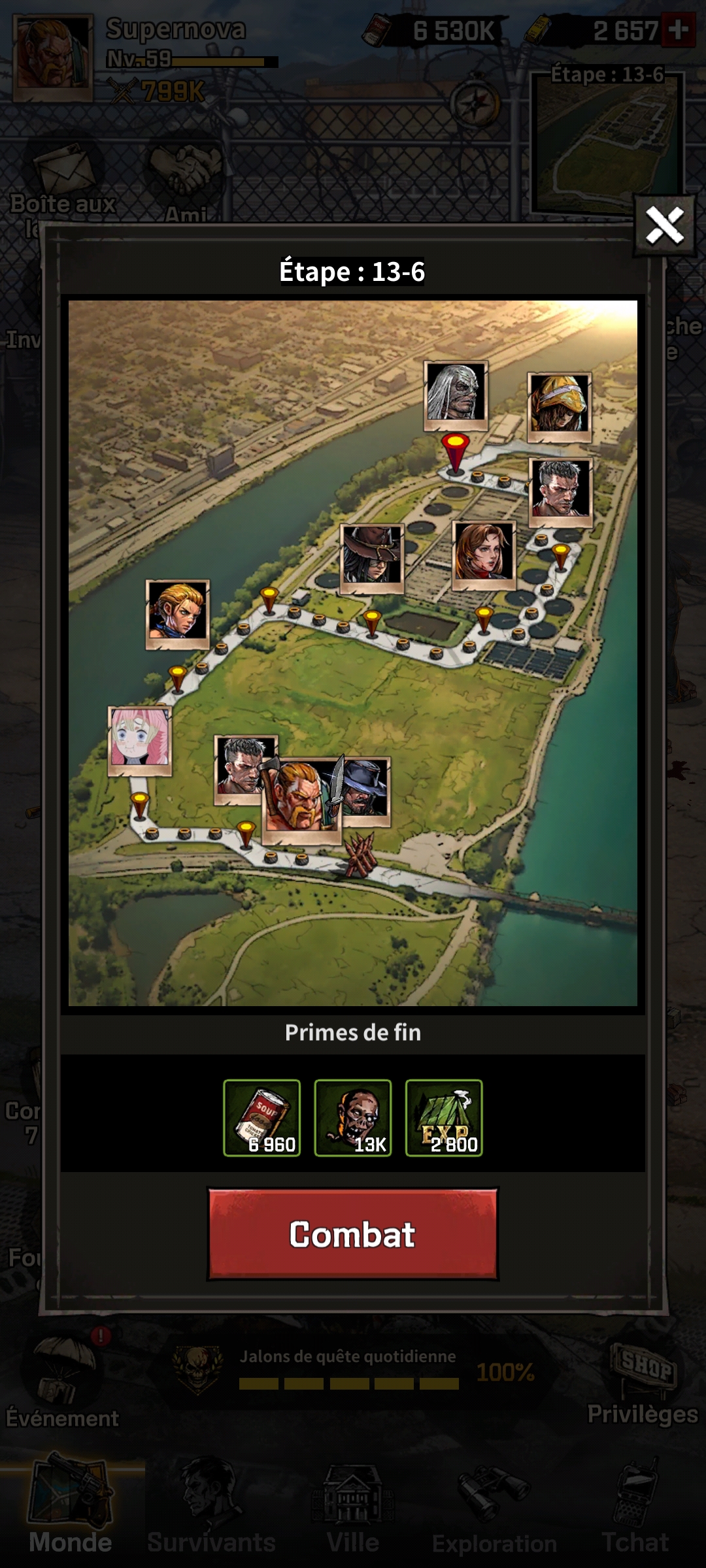
Task: Start the stage with the Combat button
Action: click(352, 1233)
